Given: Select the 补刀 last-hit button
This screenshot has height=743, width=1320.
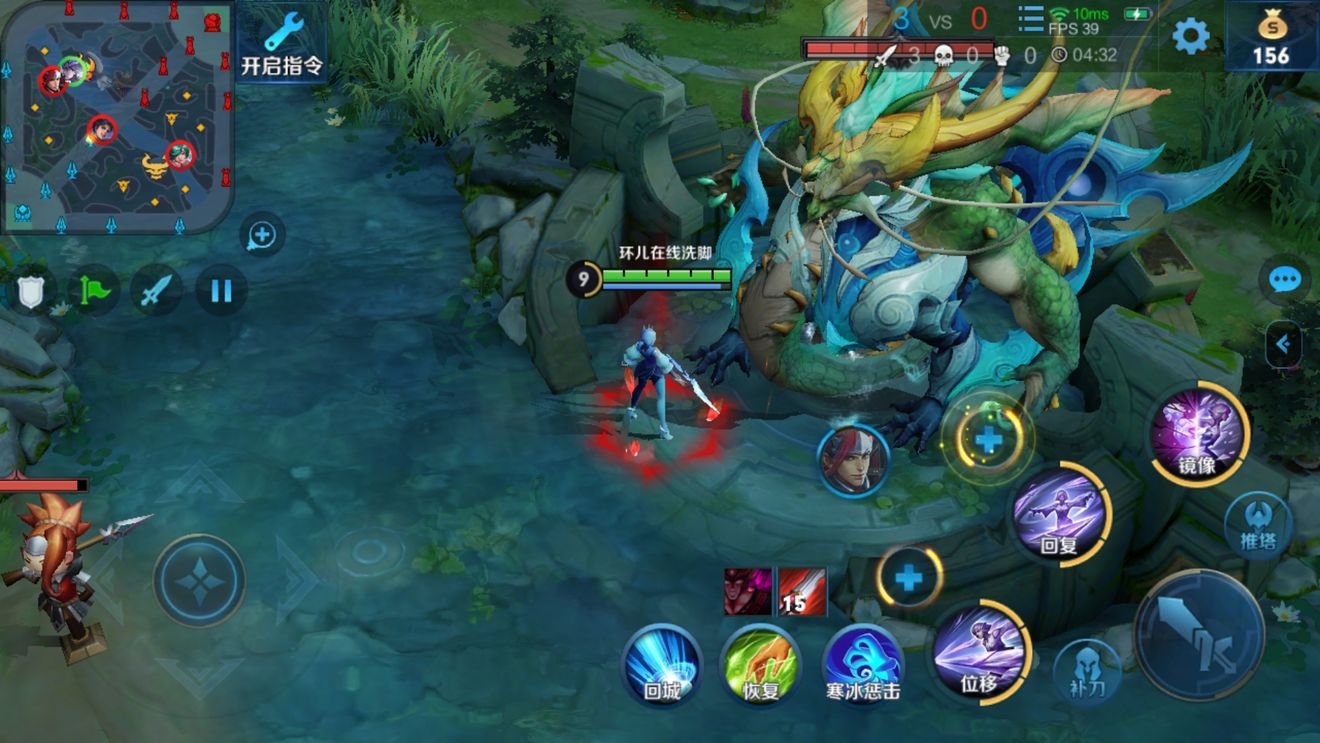Looking at the screenshot, I should coord(1087,671).
